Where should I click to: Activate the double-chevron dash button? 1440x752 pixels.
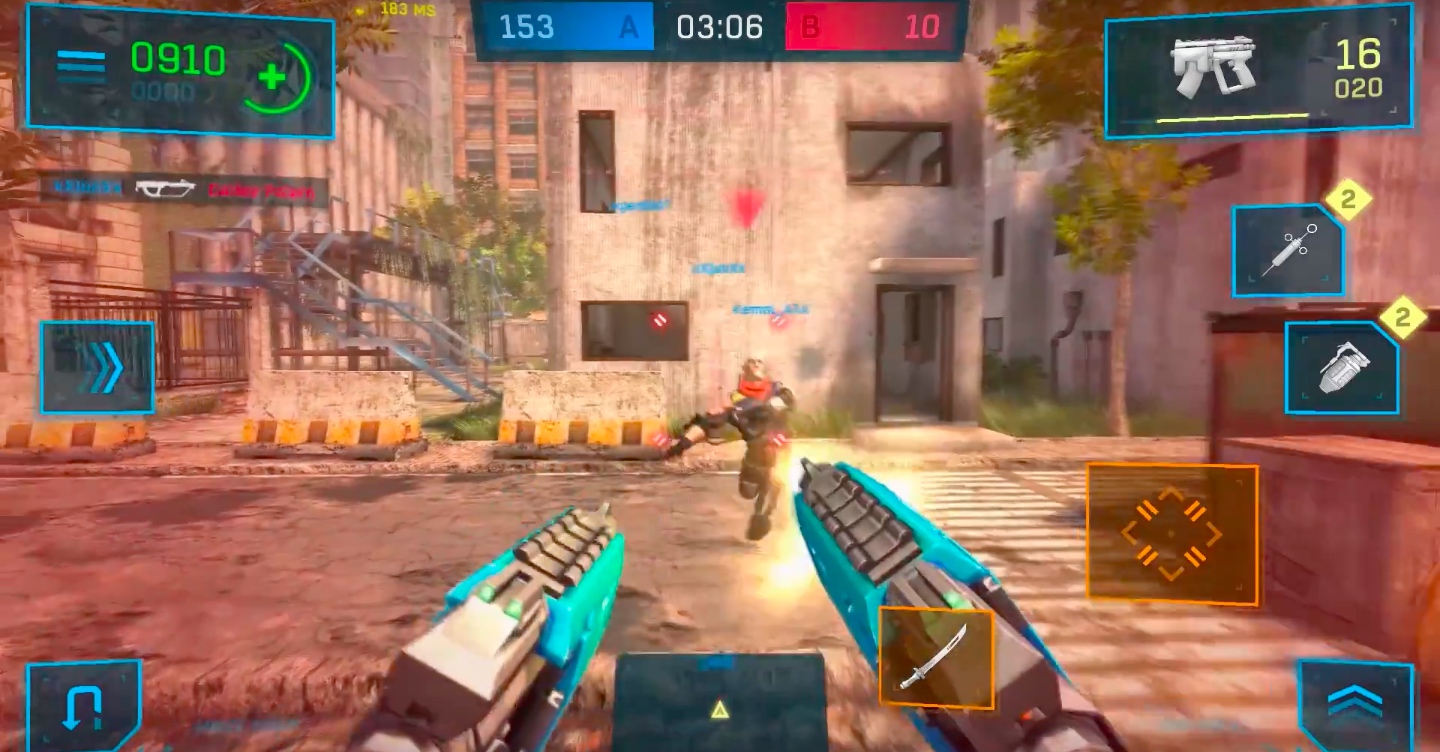click(x=98, y=368)
